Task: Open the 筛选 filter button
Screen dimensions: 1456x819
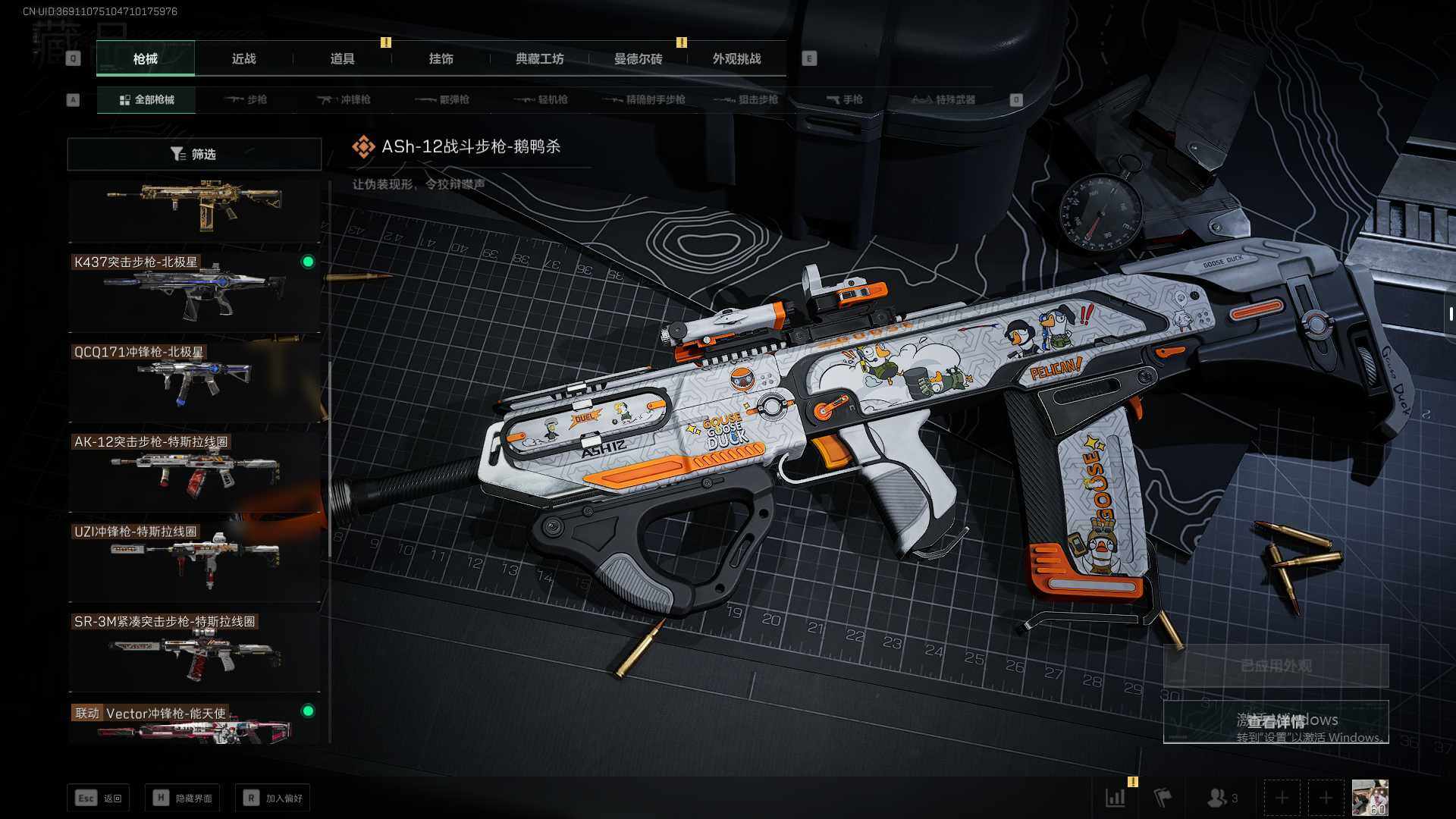Action: point(194,154)
